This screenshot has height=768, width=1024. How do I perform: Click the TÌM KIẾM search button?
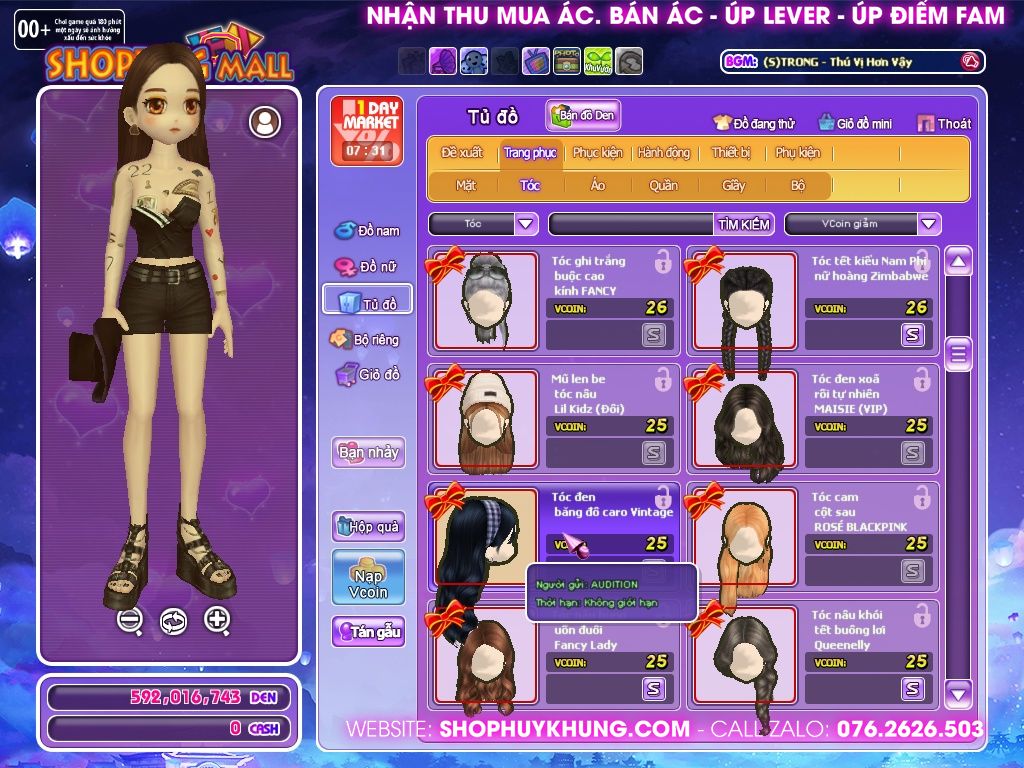pyautogui.click(x=744, y=224)
